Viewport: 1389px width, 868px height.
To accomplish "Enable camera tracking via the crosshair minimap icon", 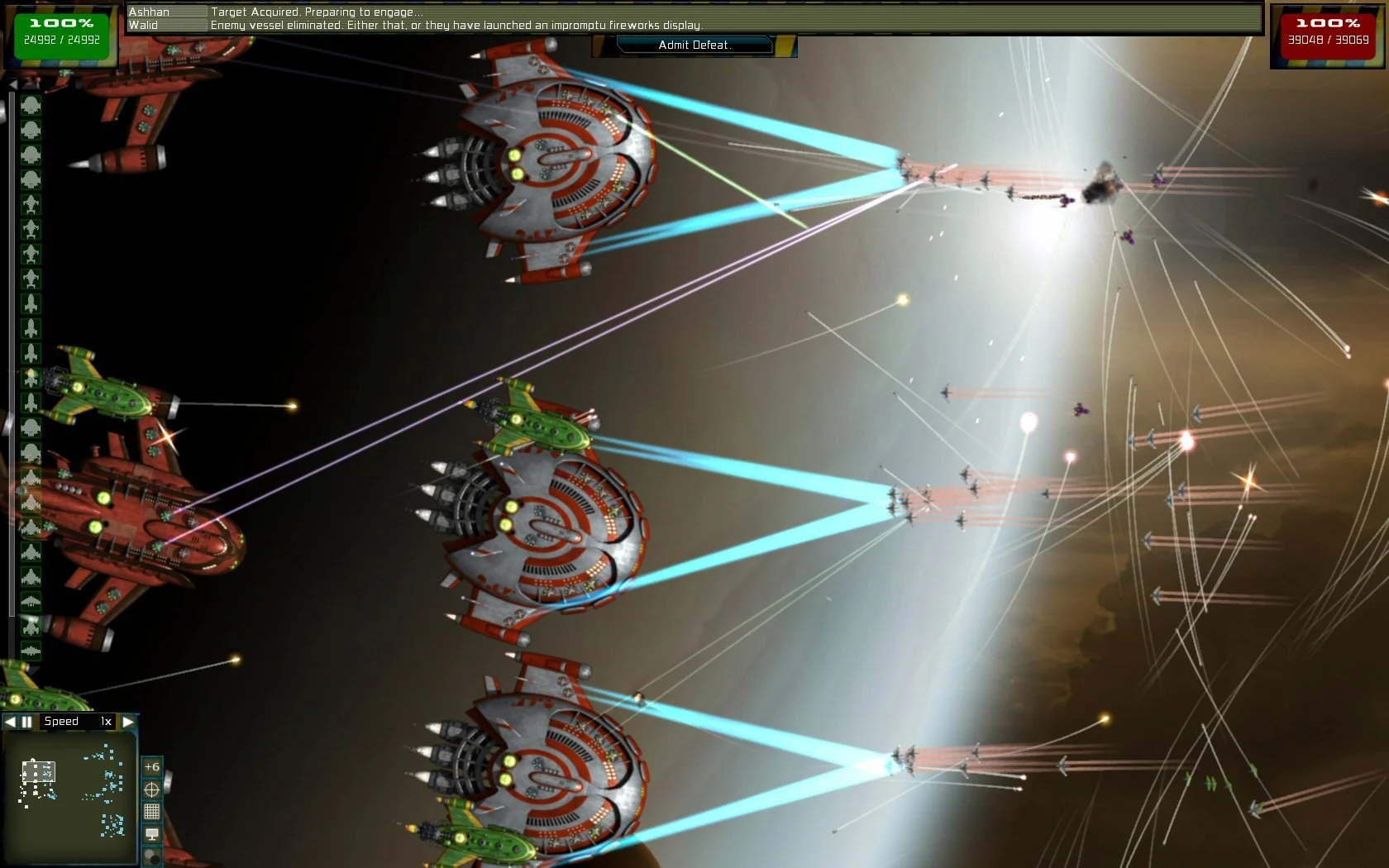I will pos(152,789).
